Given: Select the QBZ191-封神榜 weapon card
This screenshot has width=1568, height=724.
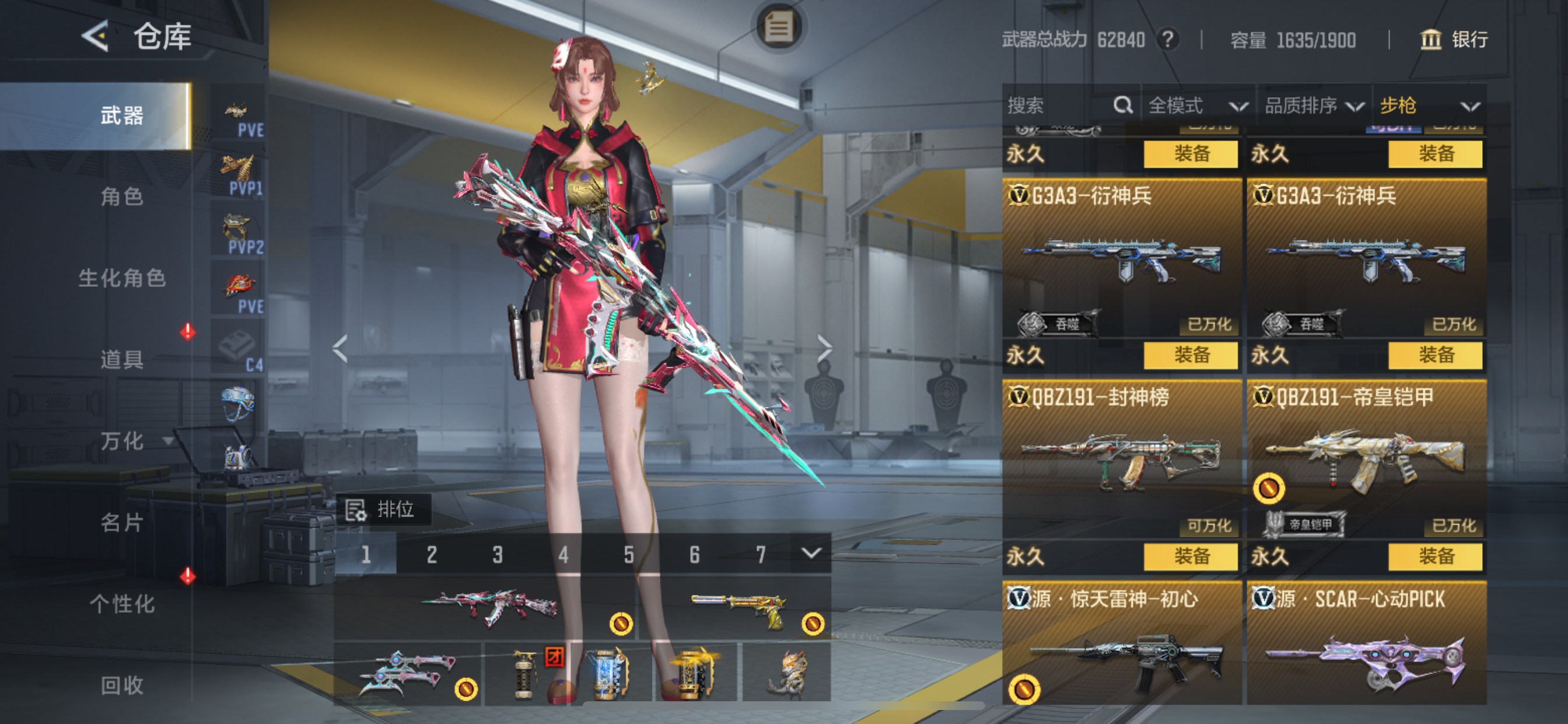Looking at the screenshot, I should pyautogui.click(x=1121, y=459).
